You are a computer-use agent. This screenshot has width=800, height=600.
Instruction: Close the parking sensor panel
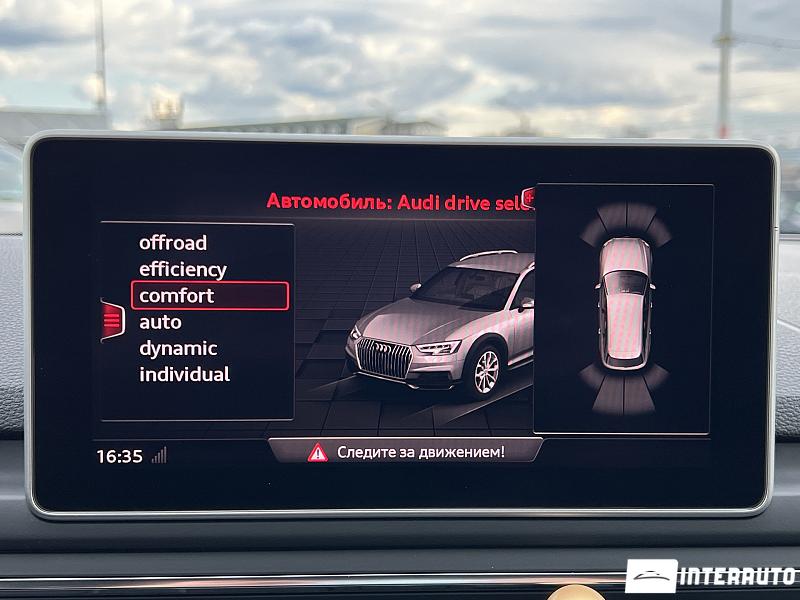point(529,197)
